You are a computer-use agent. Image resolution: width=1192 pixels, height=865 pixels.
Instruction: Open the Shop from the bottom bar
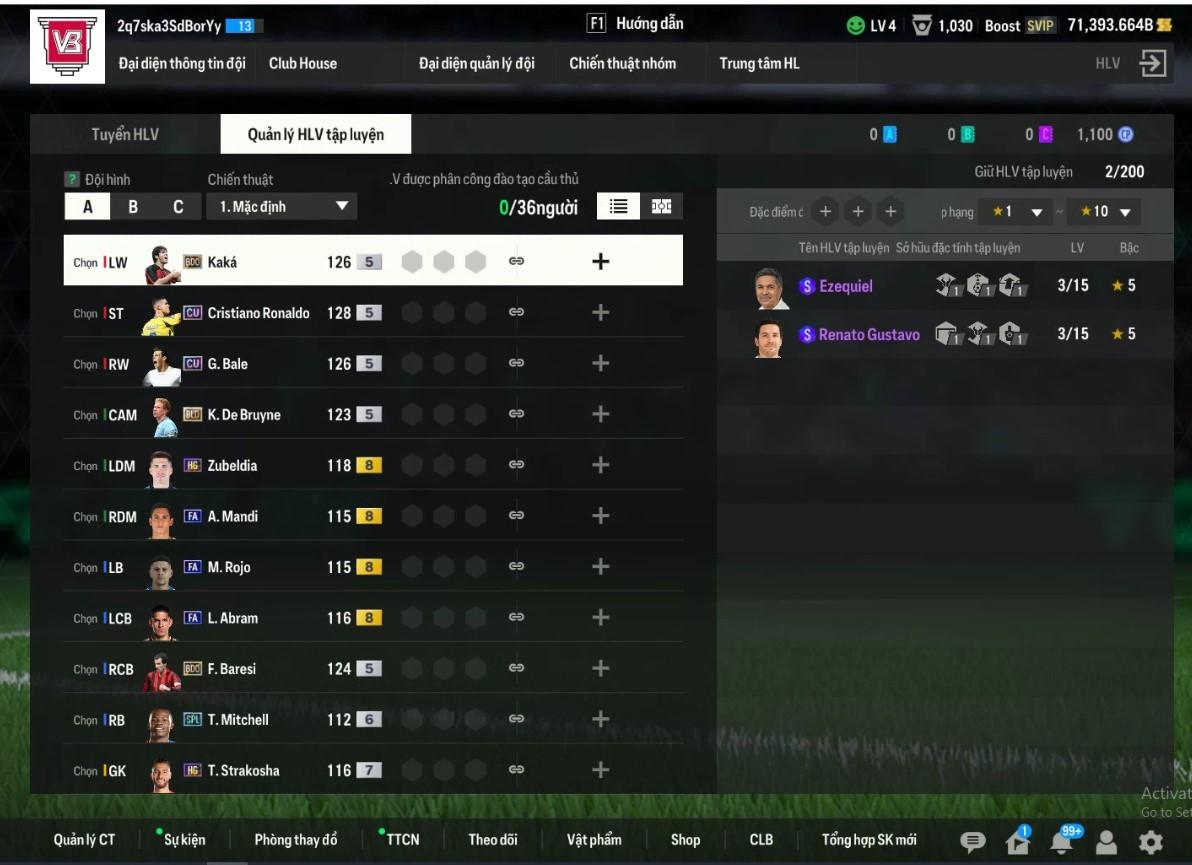tap(685, 840)
